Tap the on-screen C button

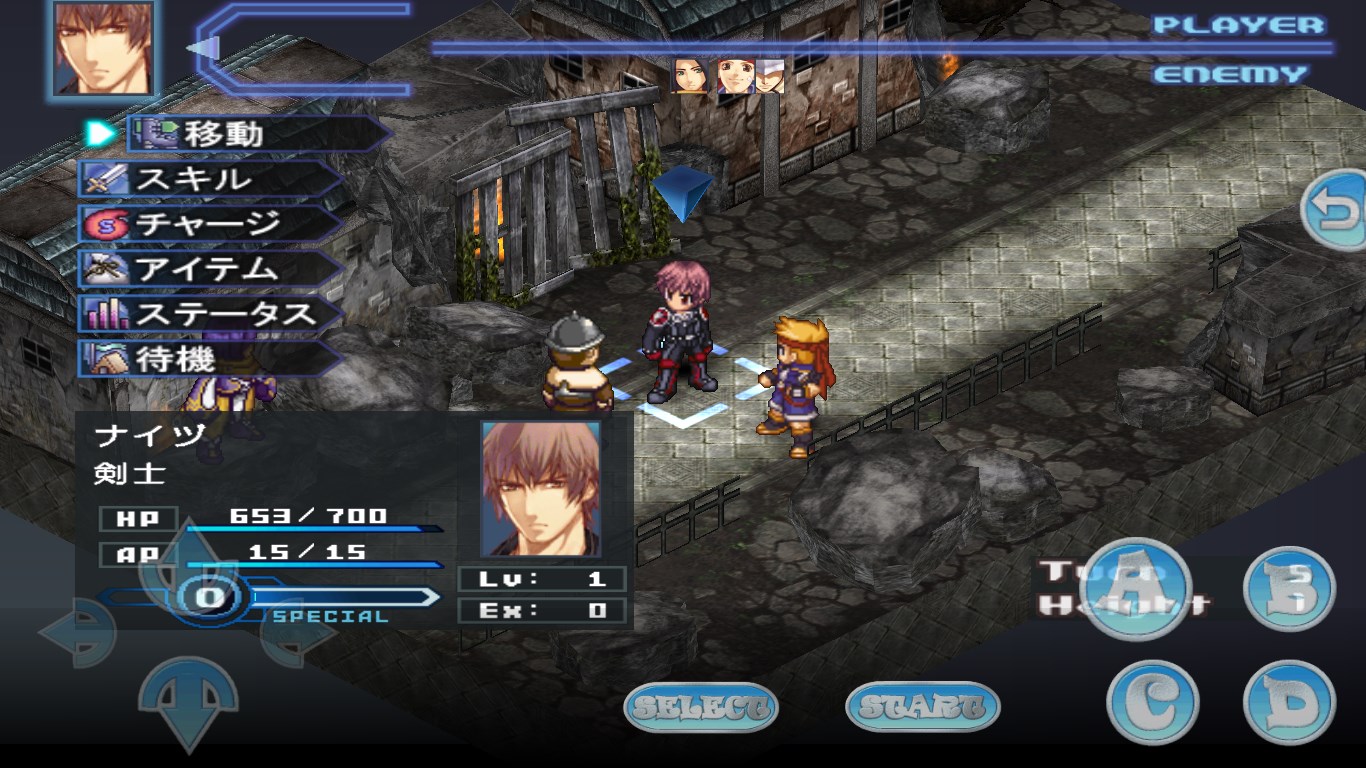point(1152,702)
